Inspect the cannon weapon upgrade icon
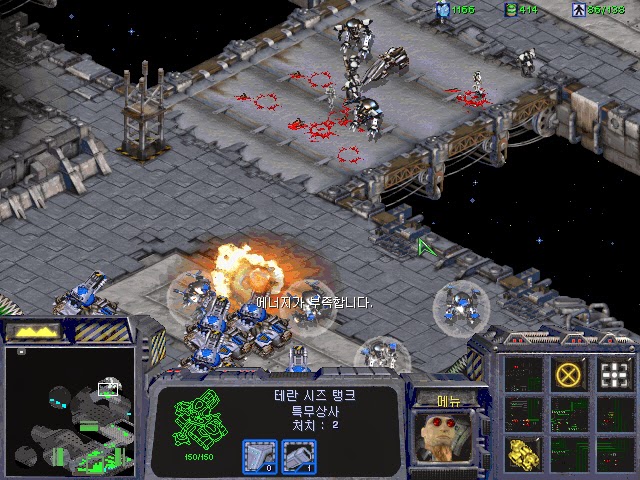Viewport: 640px width, 480px height. click(x=298, y=456)
